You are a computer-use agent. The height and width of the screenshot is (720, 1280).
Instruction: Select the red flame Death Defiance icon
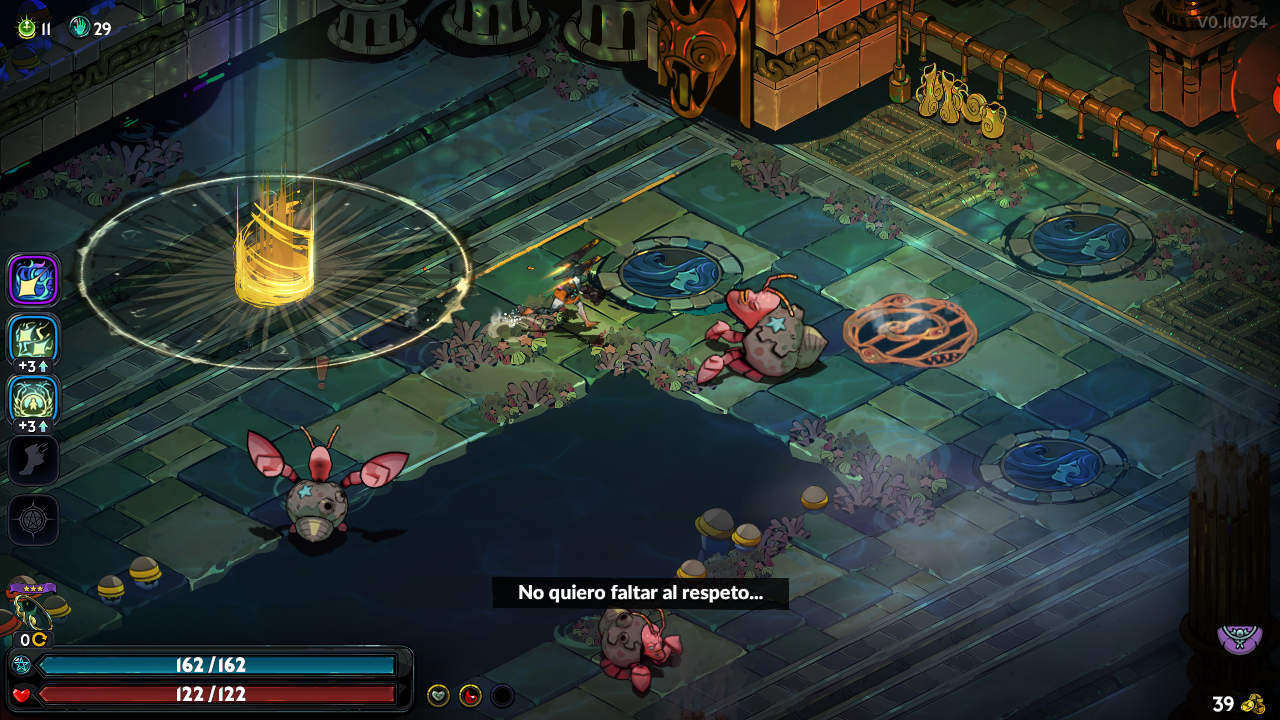pyautogui.click(x=470, y=695)
